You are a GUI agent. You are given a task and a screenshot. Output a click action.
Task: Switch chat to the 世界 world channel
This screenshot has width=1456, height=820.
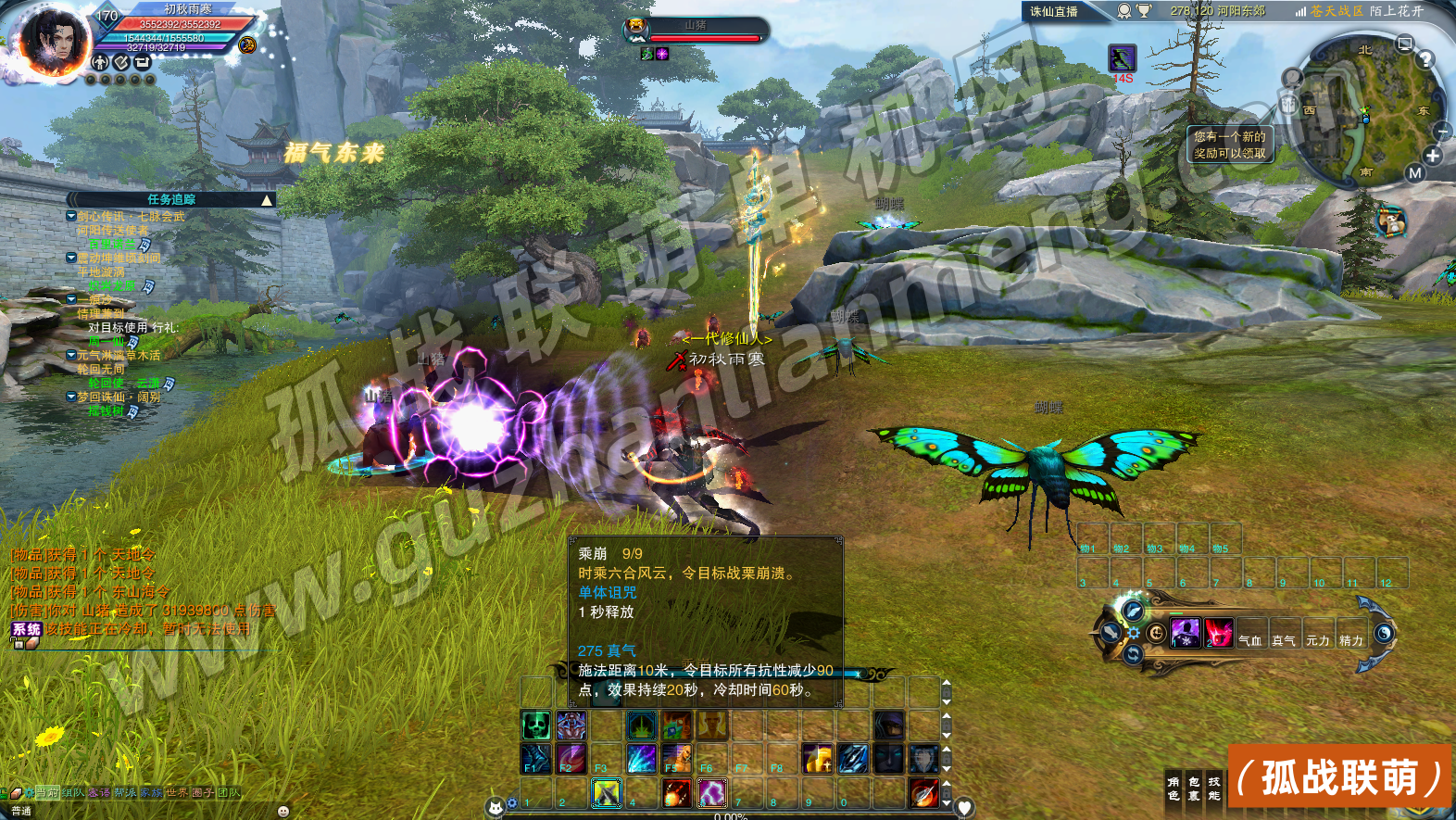point(177,793)
